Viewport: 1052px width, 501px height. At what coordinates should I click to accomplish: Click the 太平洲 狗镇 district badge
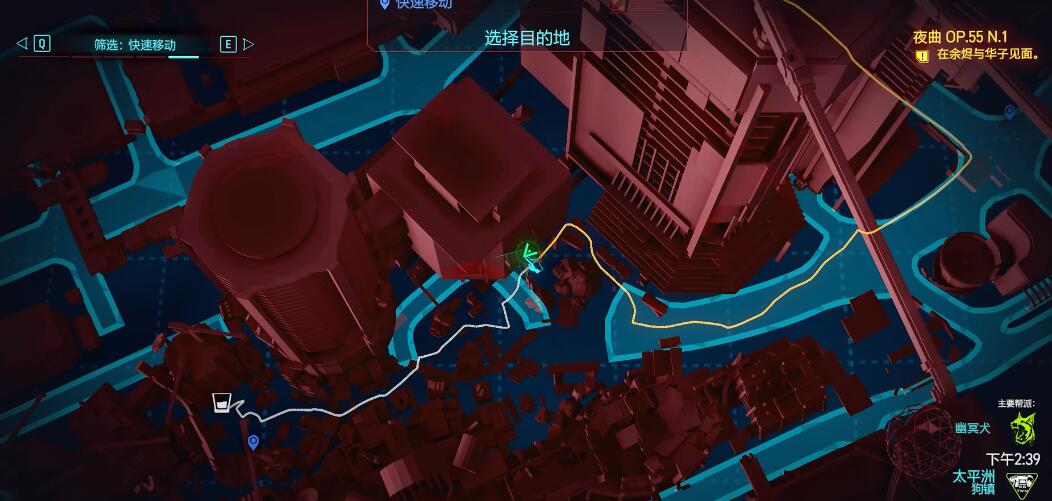[x=1019, y=485]
